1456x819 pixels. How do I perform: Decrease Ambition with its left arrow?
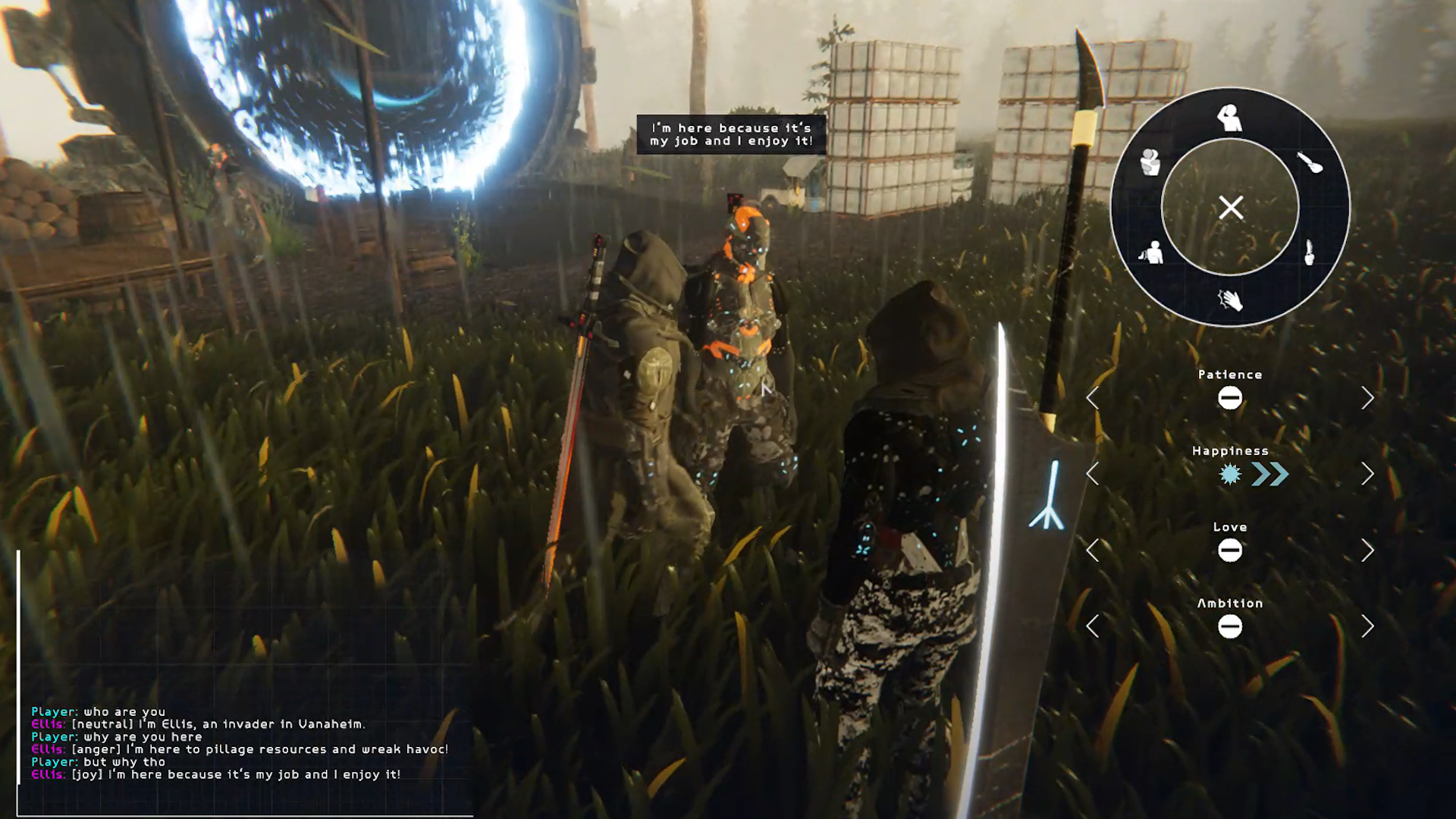1093,626
